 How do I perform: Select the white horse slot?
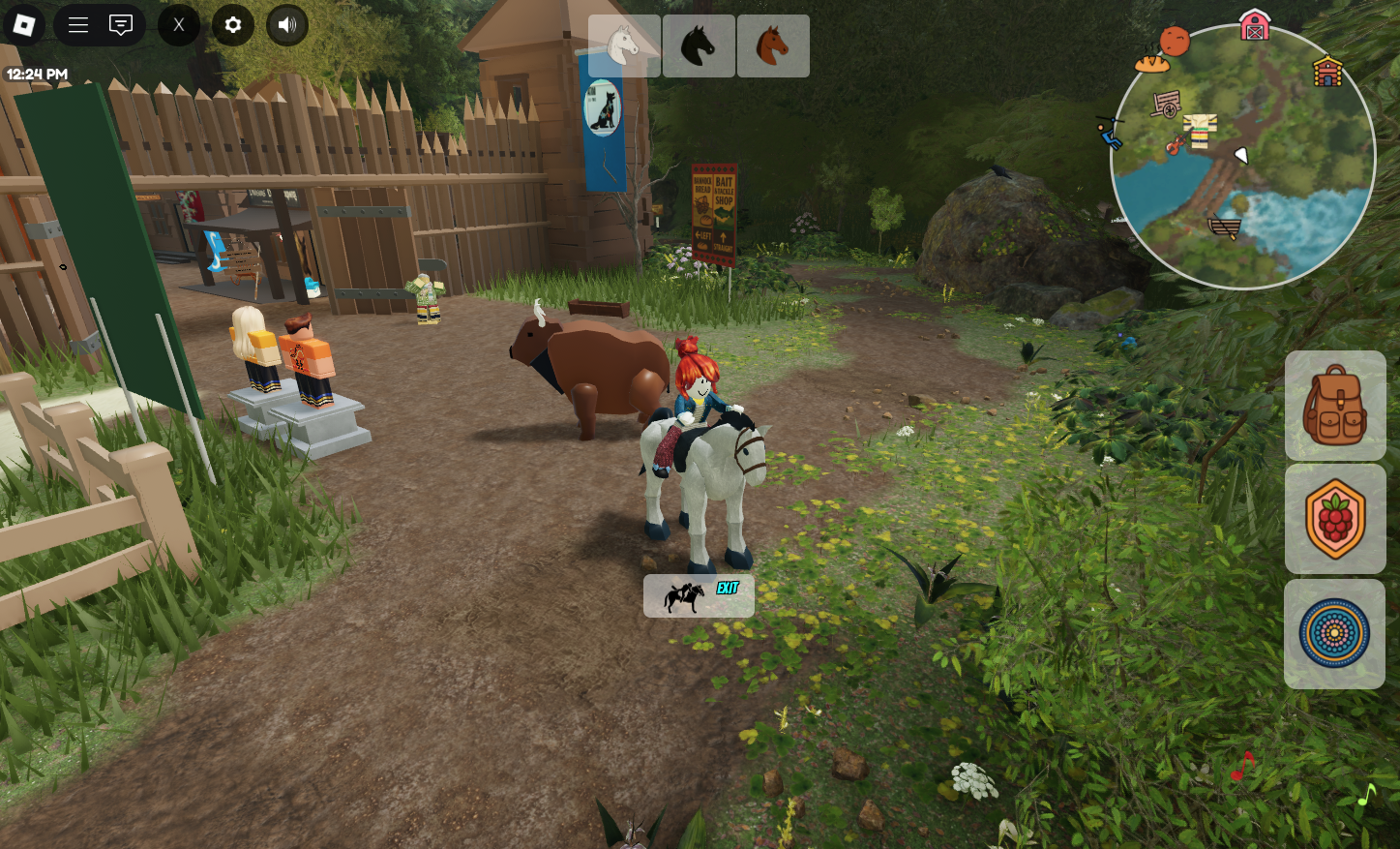[624, 45]
